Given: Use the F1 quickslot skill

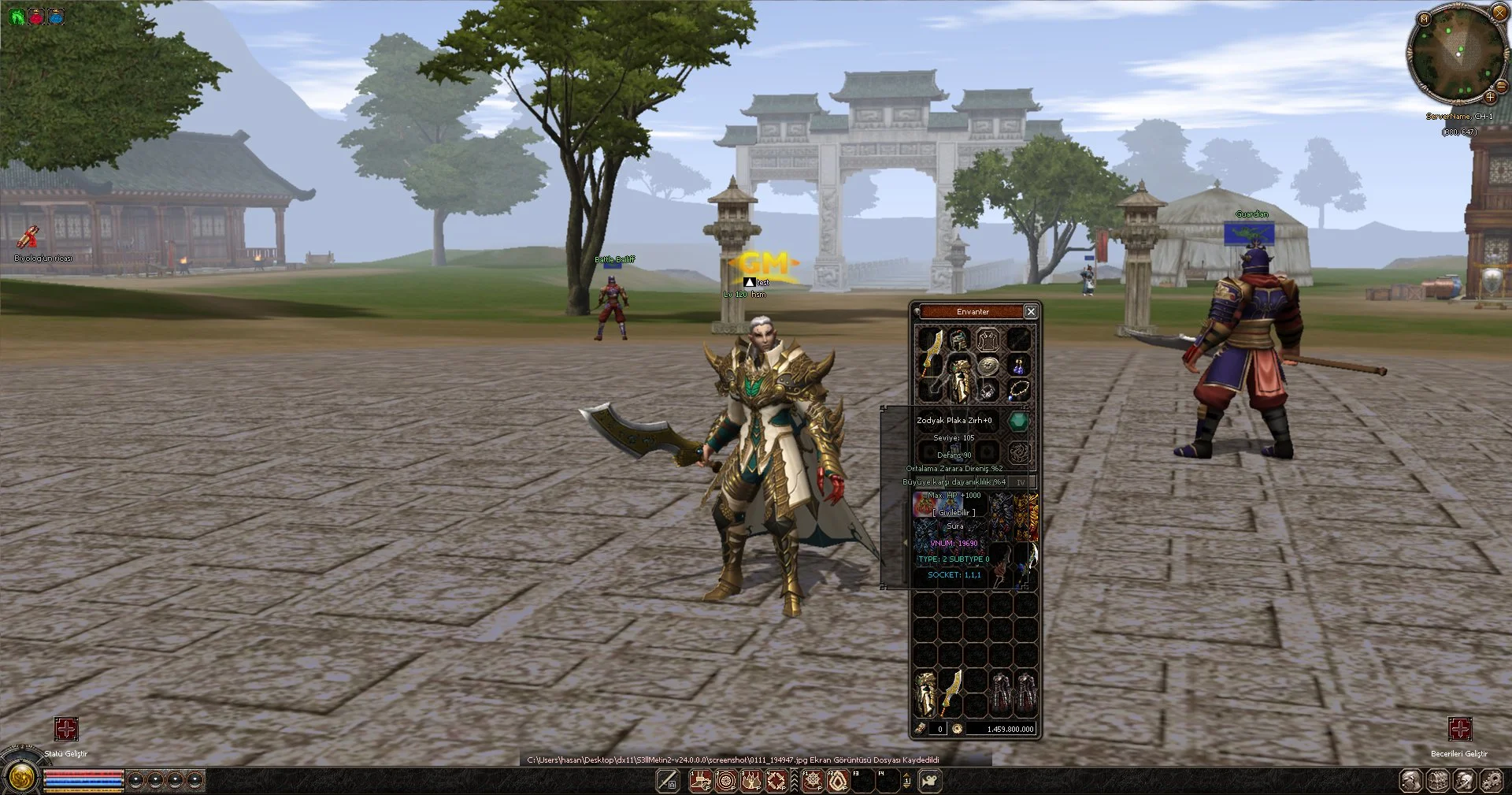Looking at the screenshot, I should 812,781.
